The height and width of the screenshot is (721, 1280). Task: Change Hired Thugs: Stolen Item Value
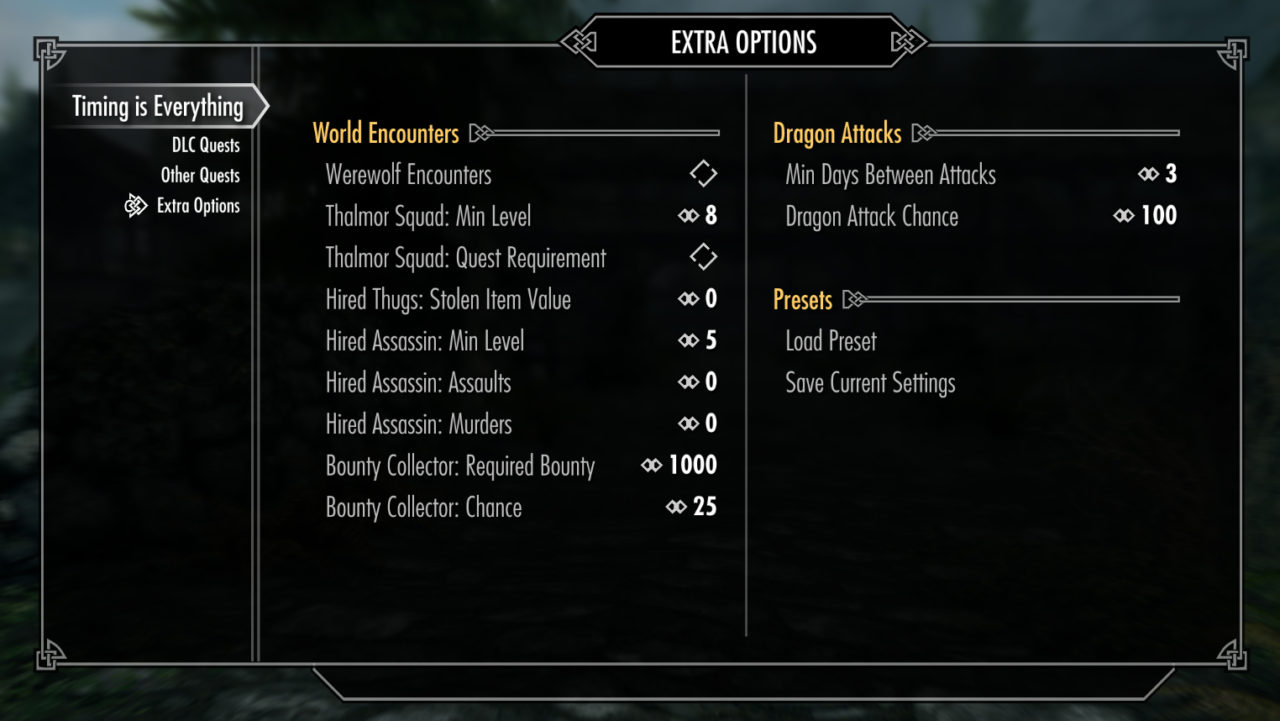coord(698,299)
